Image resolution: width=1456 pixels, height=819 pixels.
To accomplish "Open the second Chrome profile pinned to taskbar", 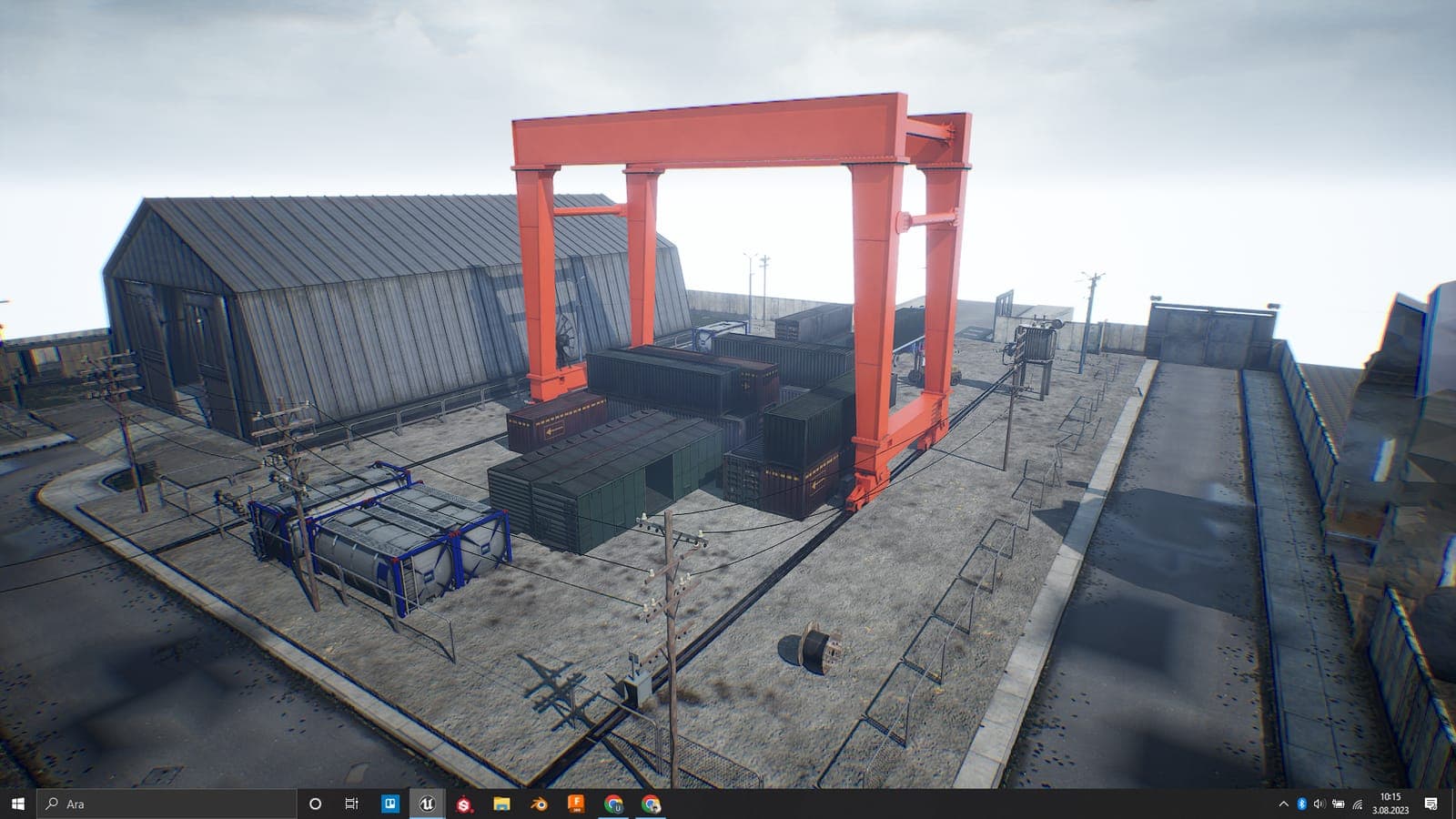I will [x=652, y=804].
